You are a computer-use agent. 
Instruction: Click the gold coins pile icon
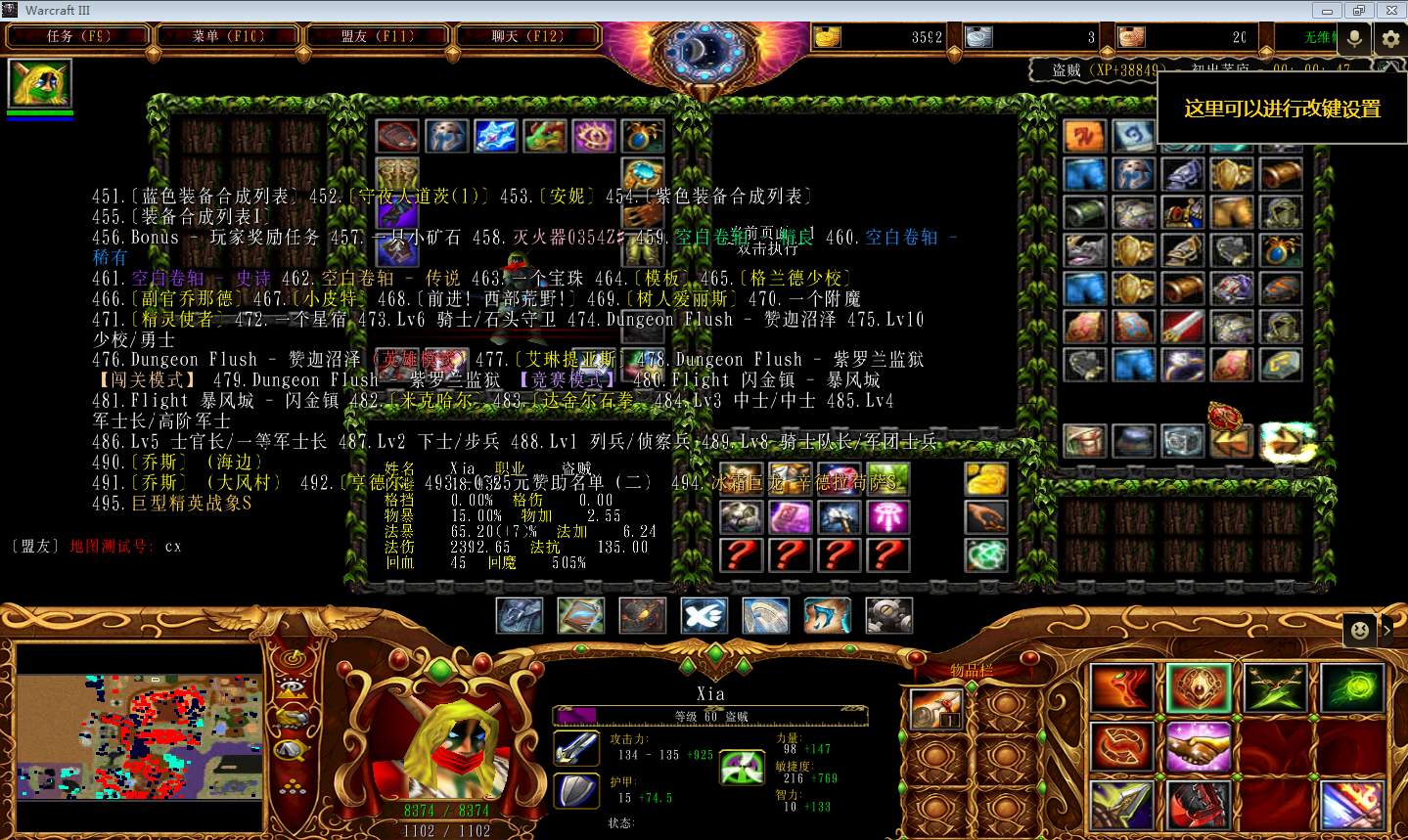pos(985,479)
